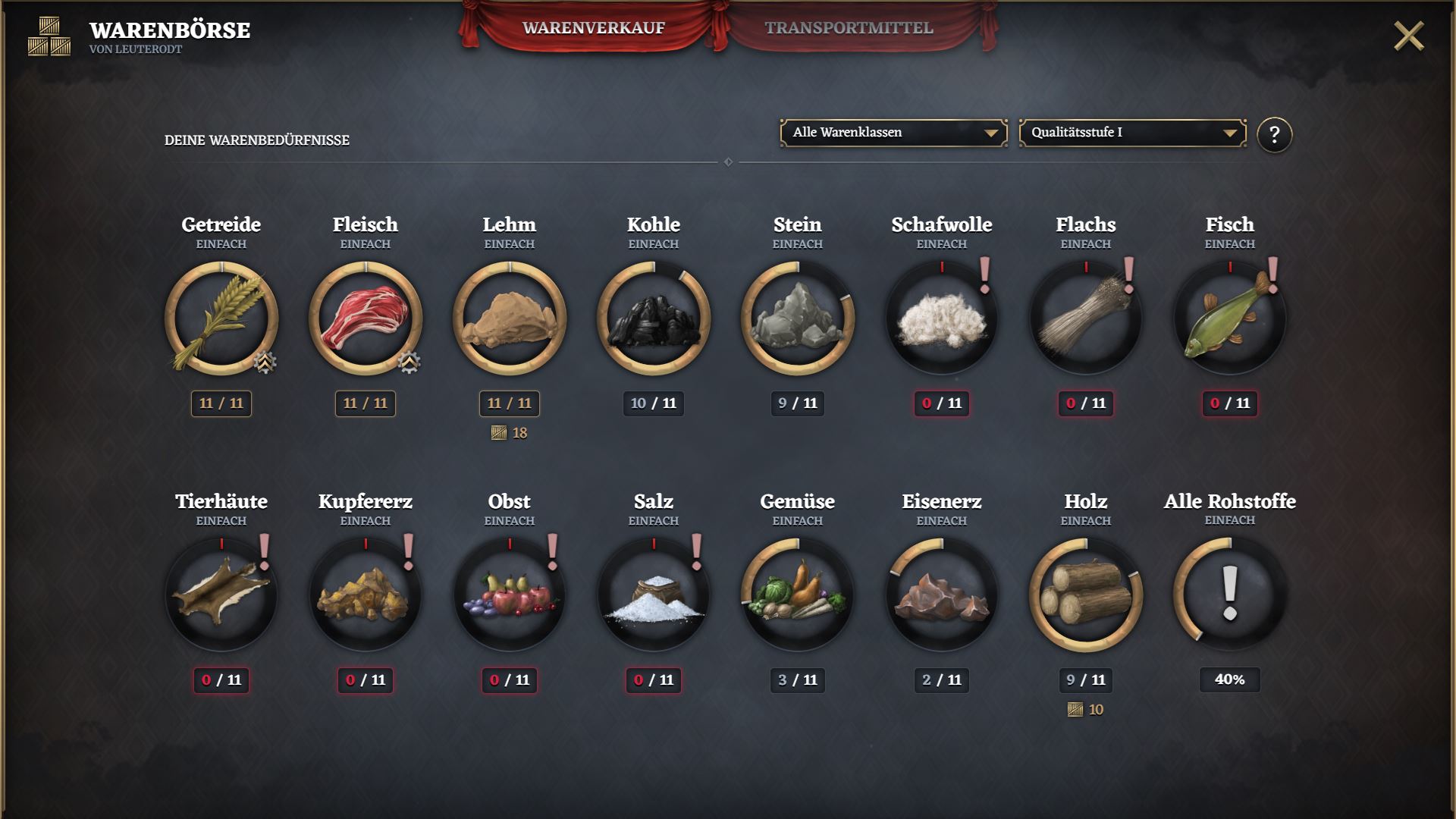Switch to the Transportmittel tab
The width and height of the screenshot is (1456, 819).
coord(848,28)
